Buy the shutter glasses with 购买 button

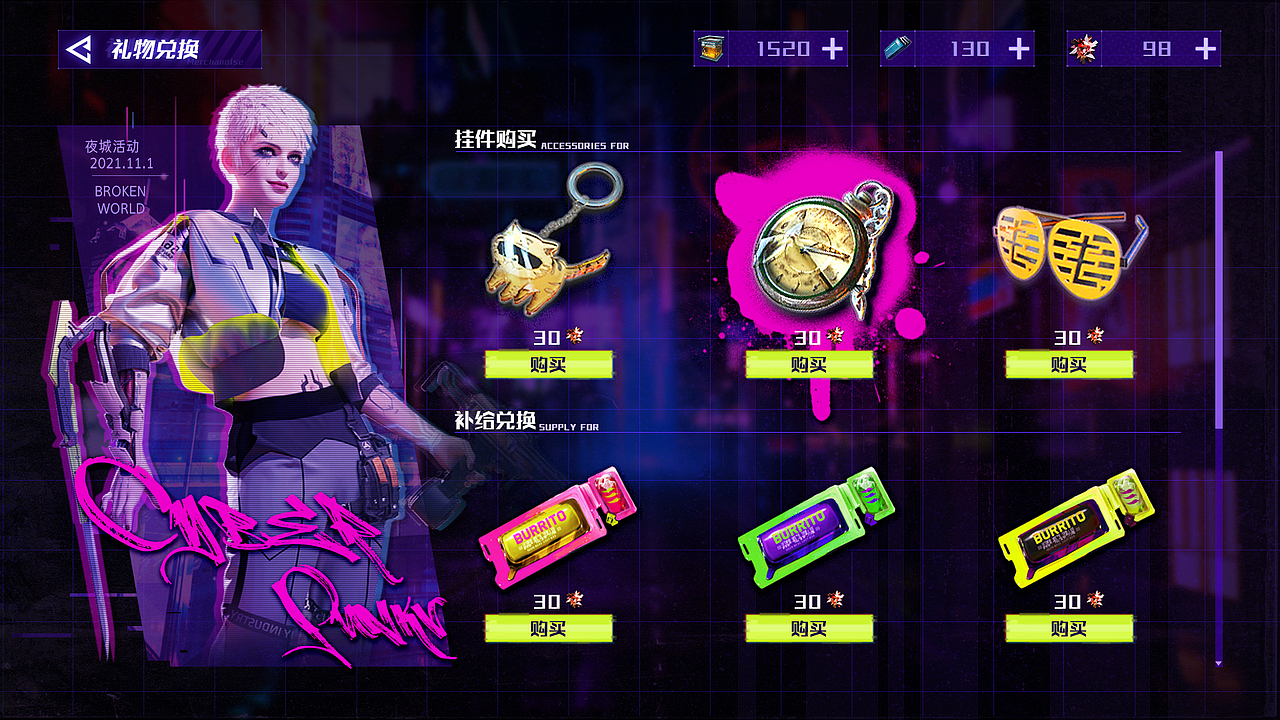(1068, 364)
